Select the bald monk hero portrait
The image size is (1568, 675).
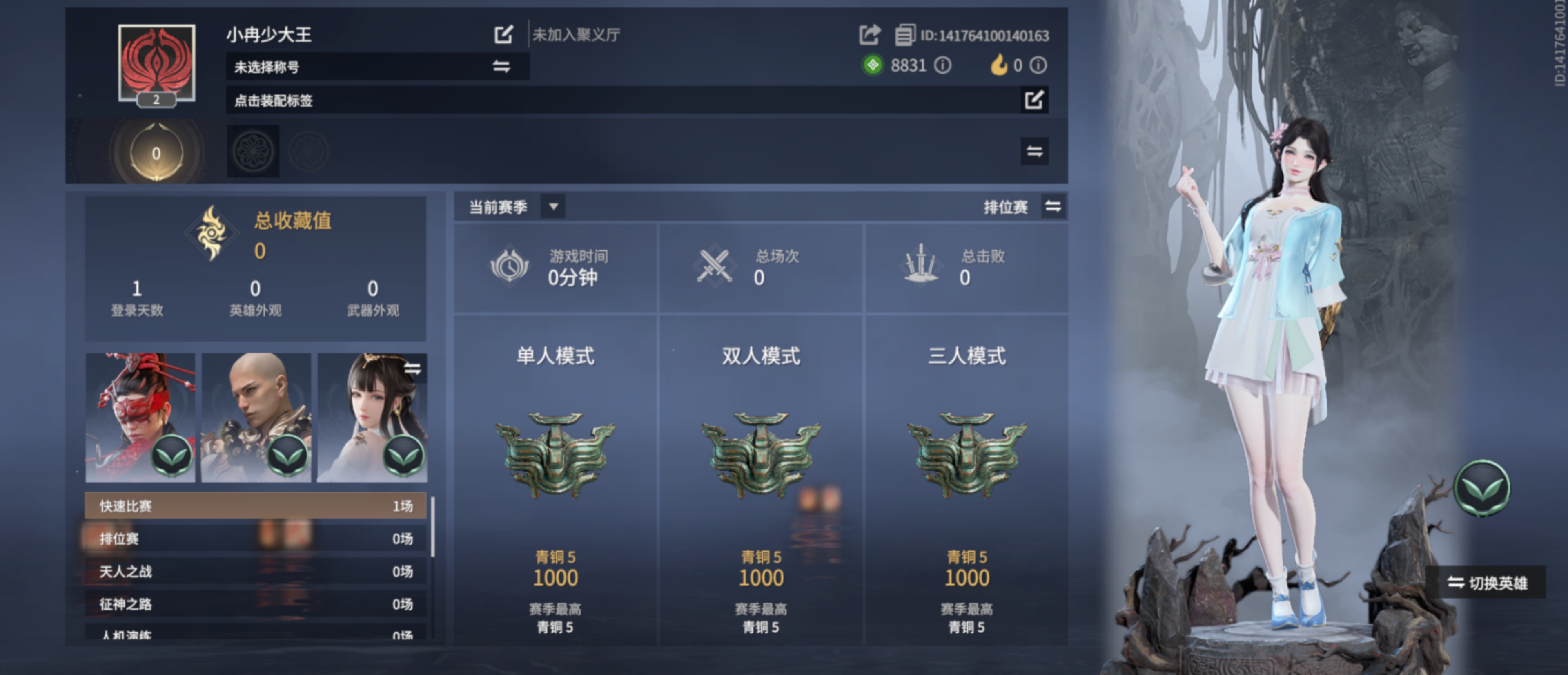(x=256, y=417)
